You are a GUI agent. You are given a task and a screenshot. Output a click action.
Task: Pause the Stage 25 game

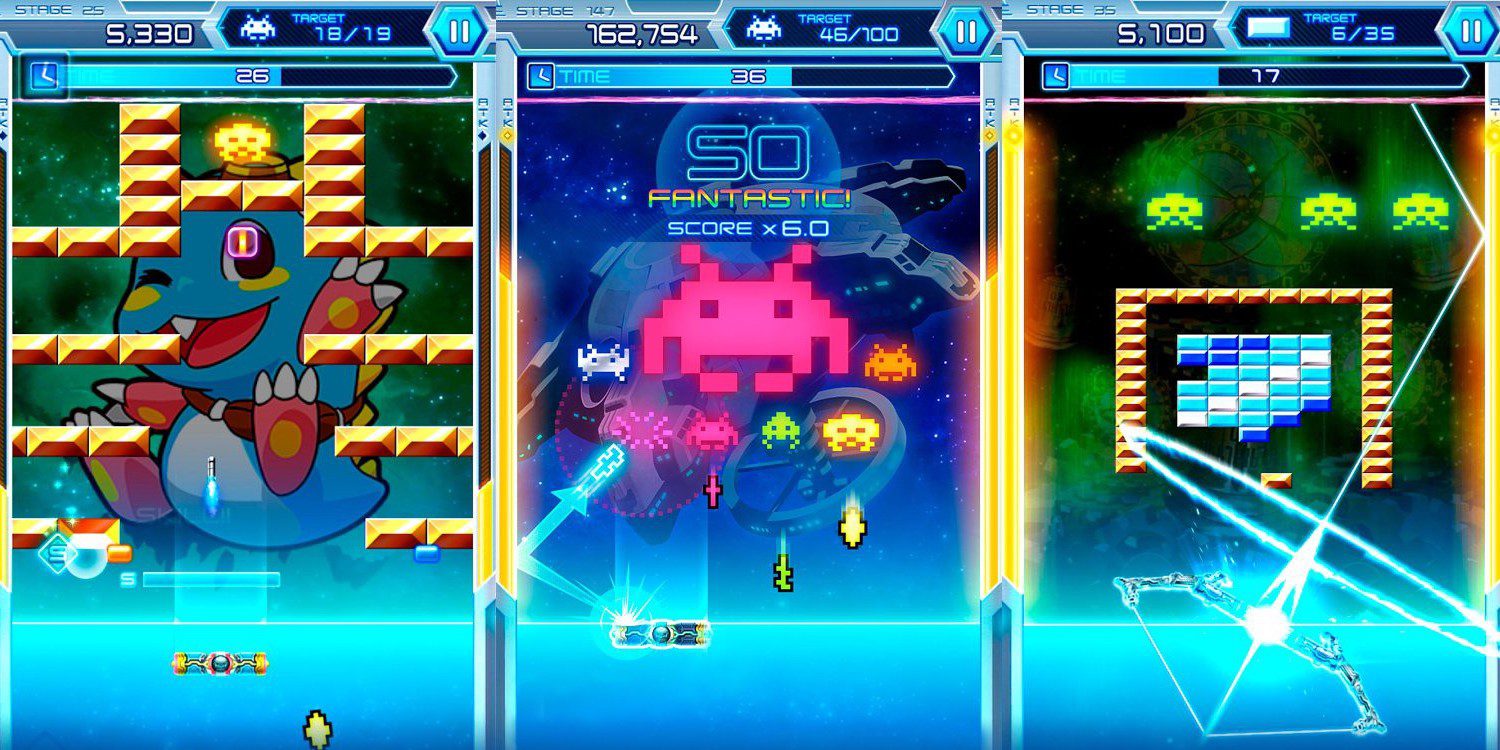[459, 31]
